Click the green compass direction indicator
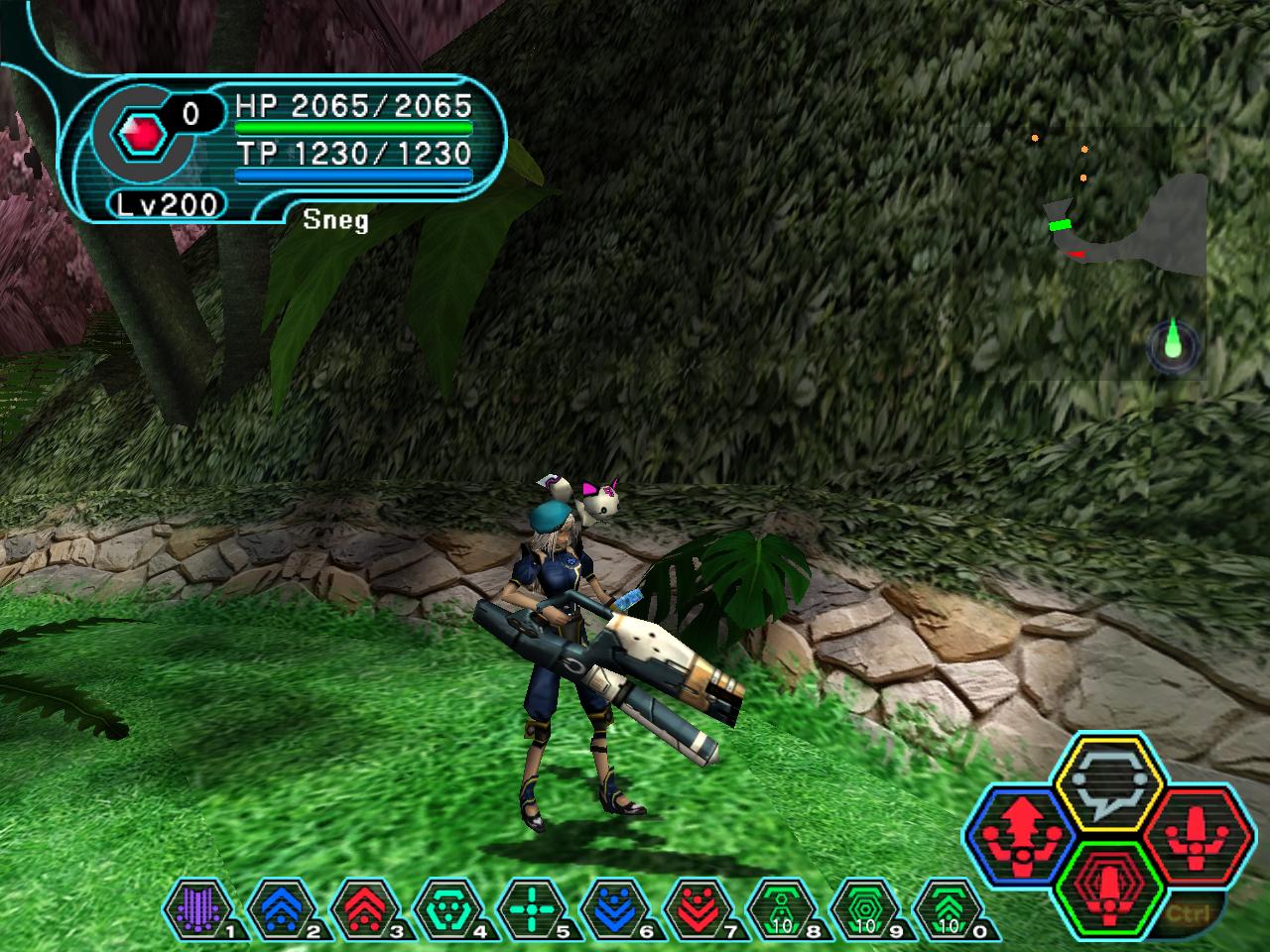This screenshot has height=952, width=1270. [x=1174, y=345]
